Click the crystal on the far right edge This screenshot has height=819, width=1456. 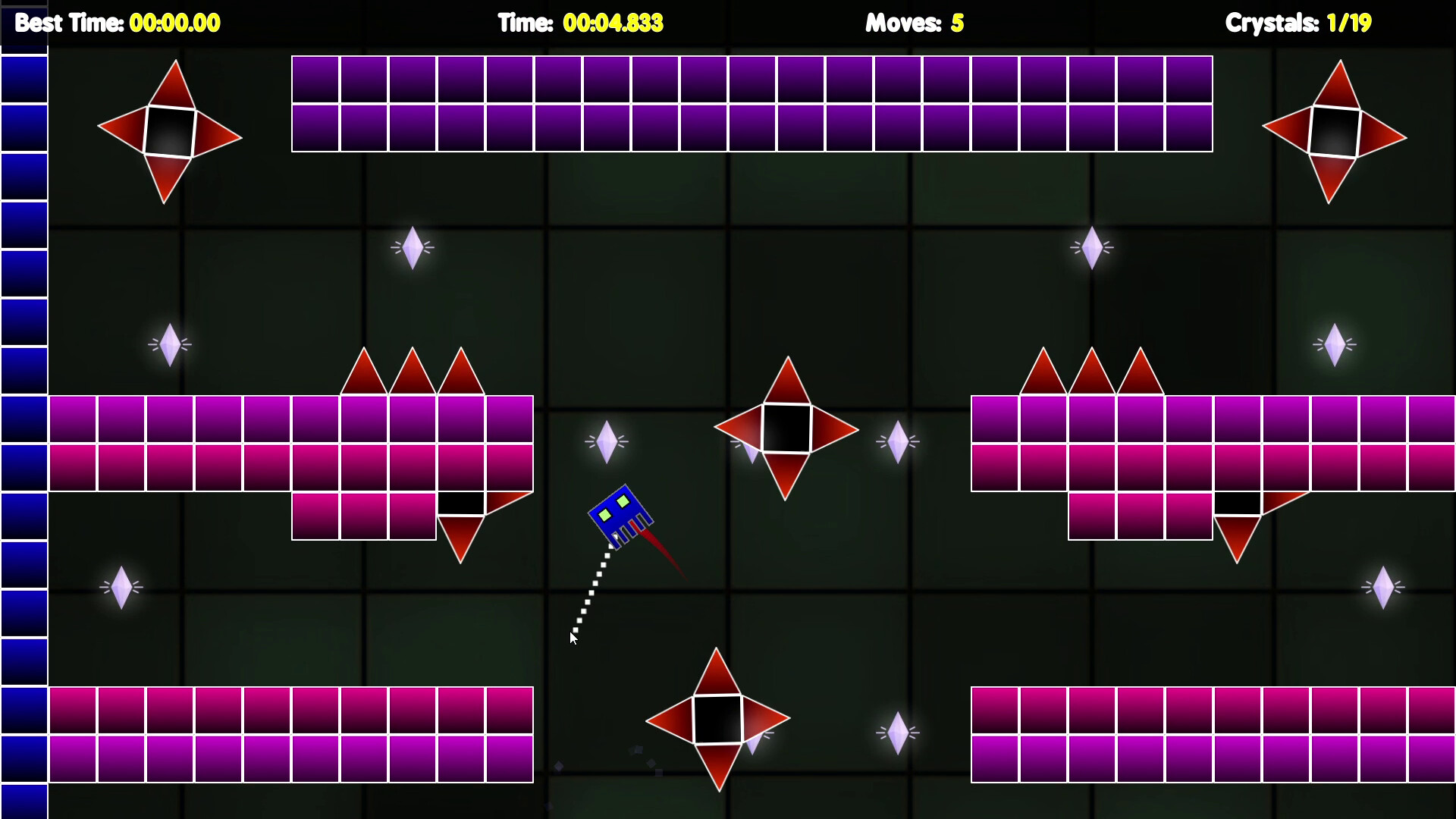point(1385,586)
